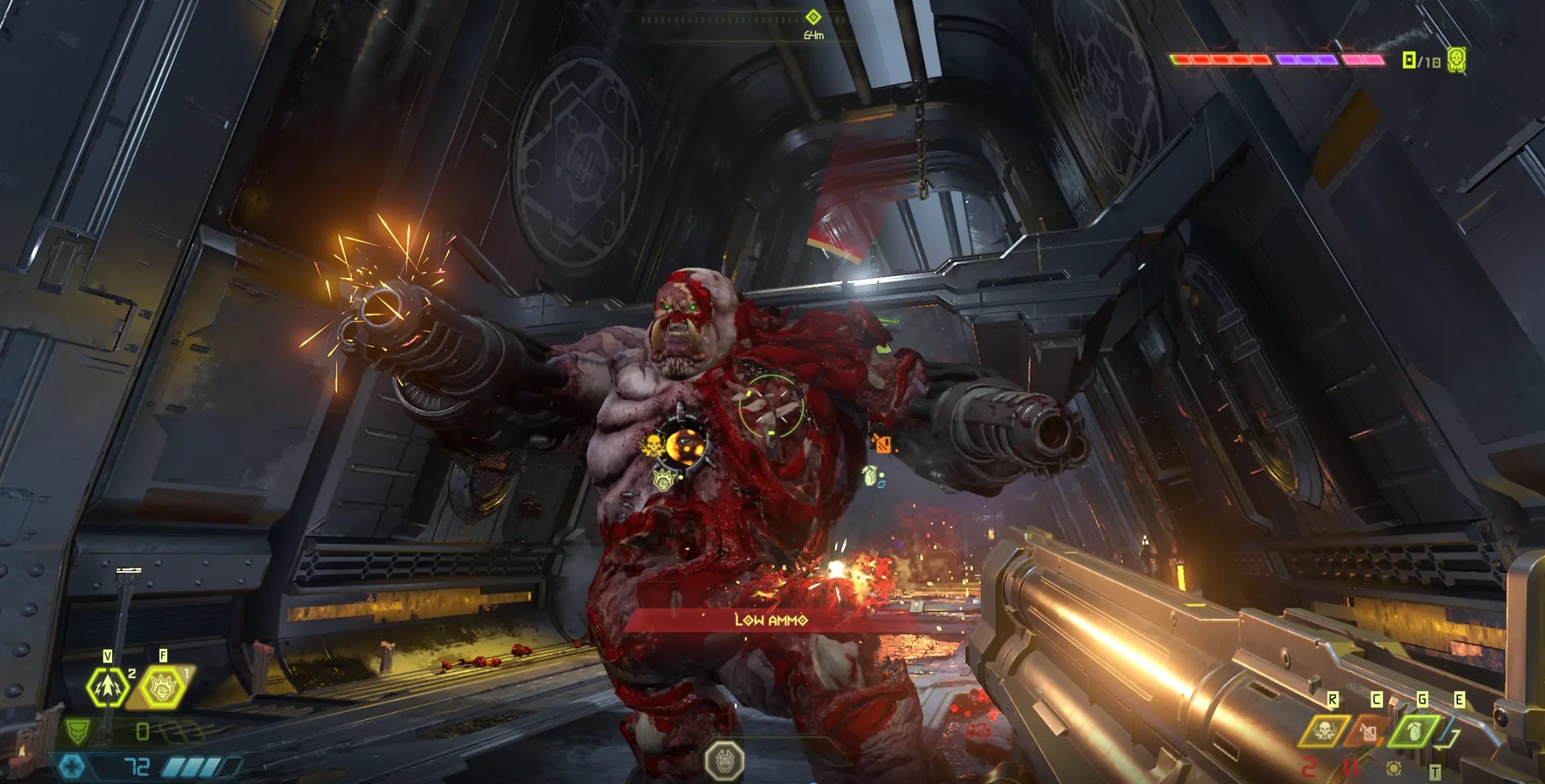Select the green armor shield icon
Viewport: 1545px width, 784px height.
77,732
